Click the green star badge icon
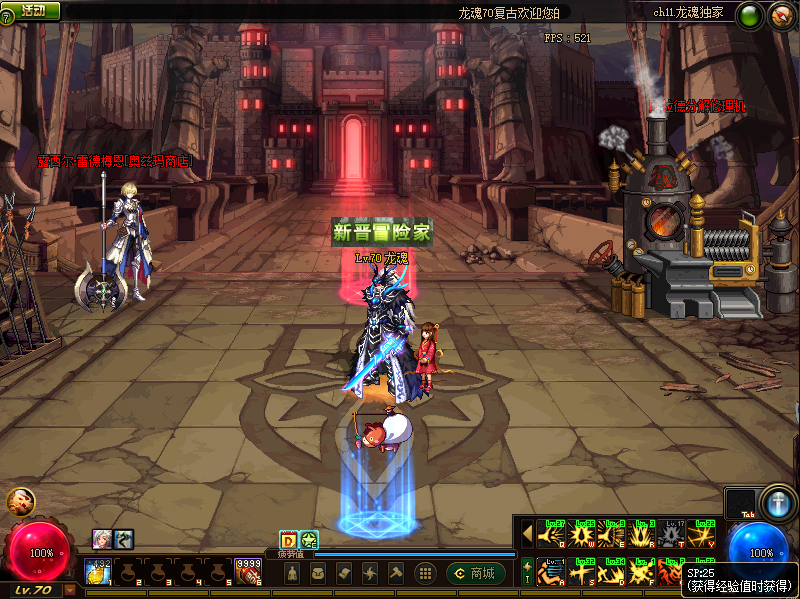 (x=309, y=540)
